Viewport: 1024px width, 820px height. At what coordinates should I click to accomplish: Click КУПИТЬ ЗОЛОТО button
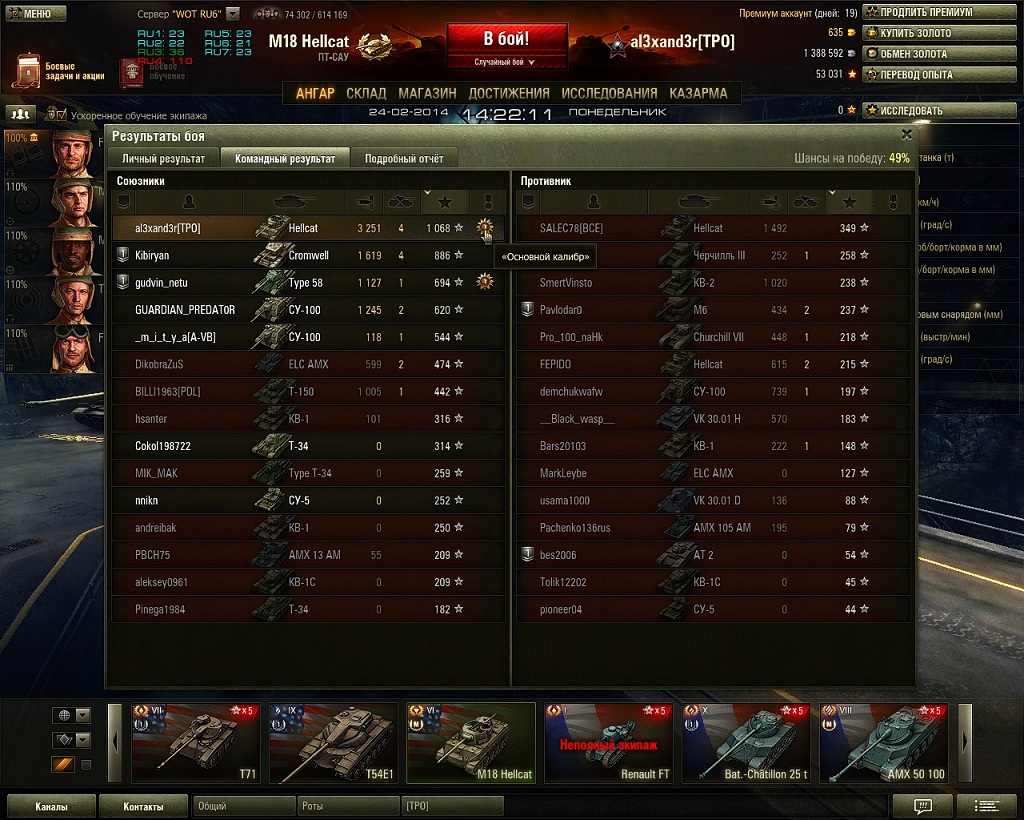coord(917,33)
